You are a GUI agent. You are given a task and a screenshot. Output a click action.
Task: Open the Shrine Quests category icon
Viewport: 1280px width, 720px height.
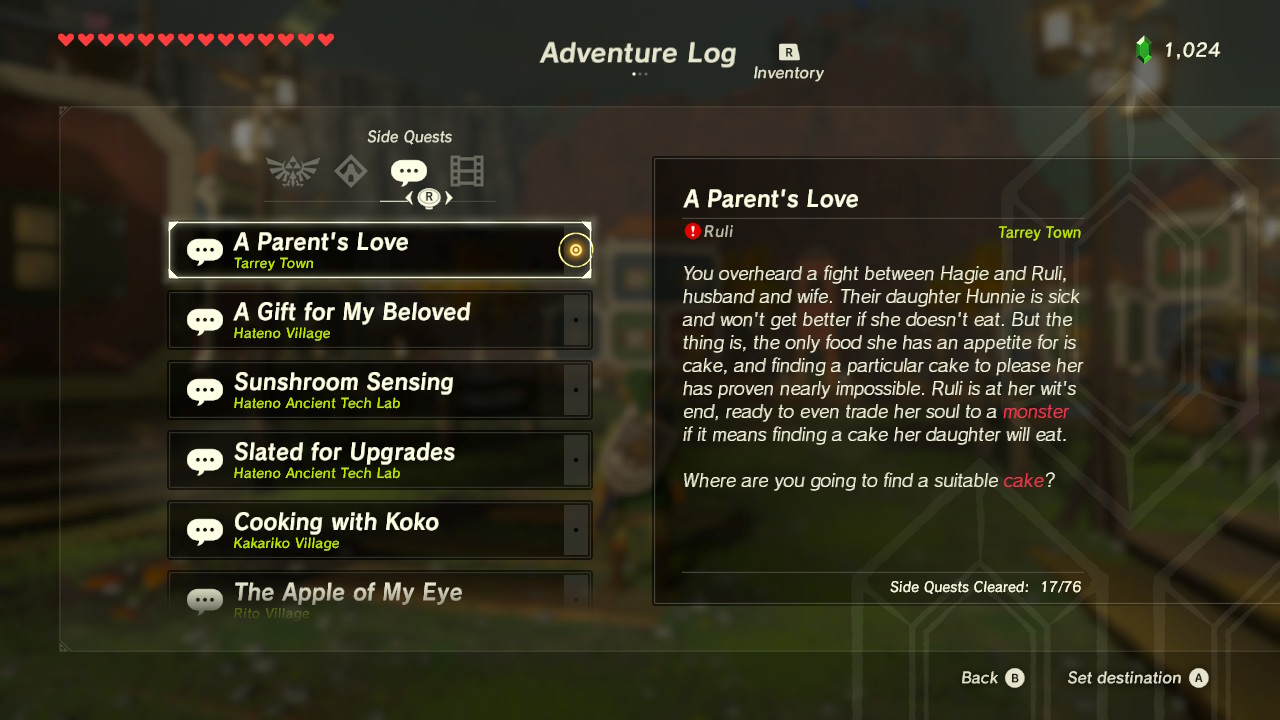(352, 170)
